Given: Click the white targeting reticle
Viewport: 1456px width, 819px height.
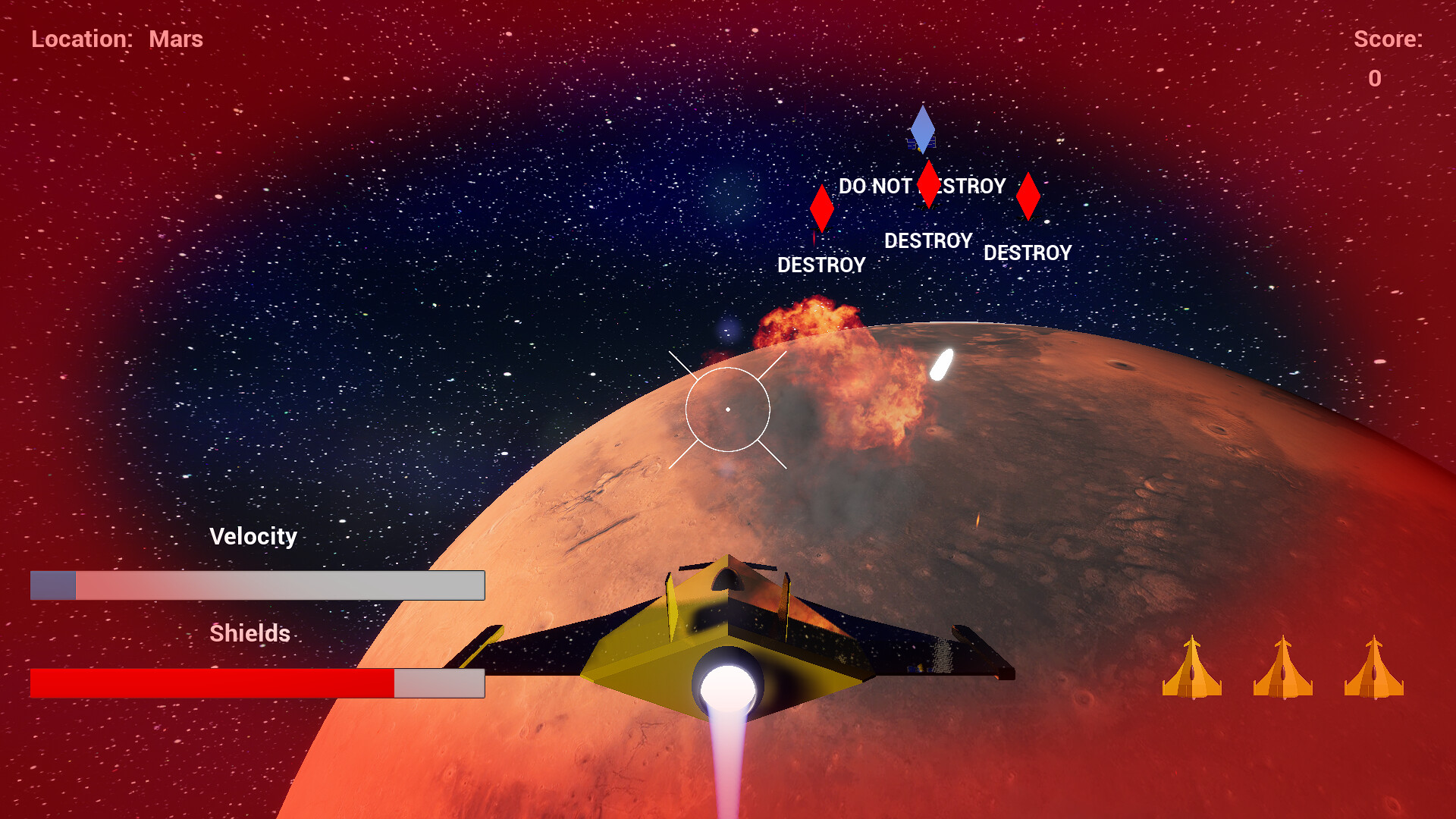Looking at the screenshot, I should [x=728, y=409].
